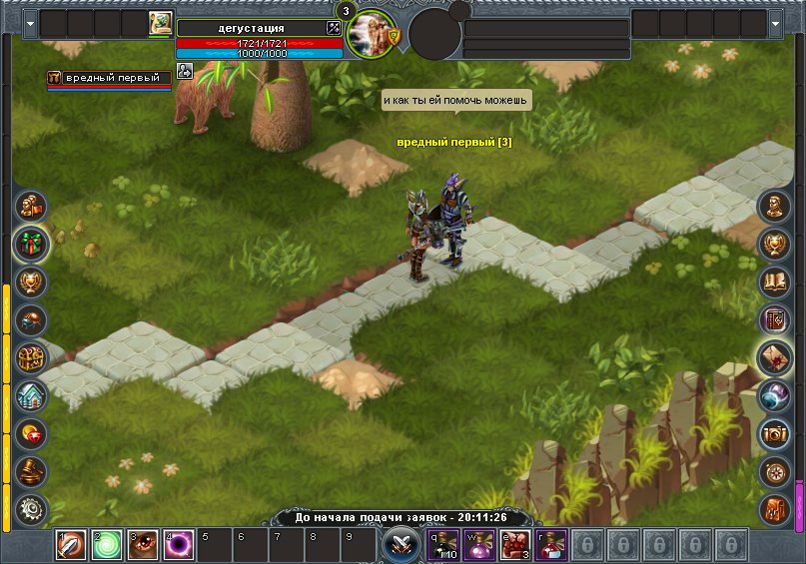
Task: Use the purple potion in slot w
Action: [482, 544]
